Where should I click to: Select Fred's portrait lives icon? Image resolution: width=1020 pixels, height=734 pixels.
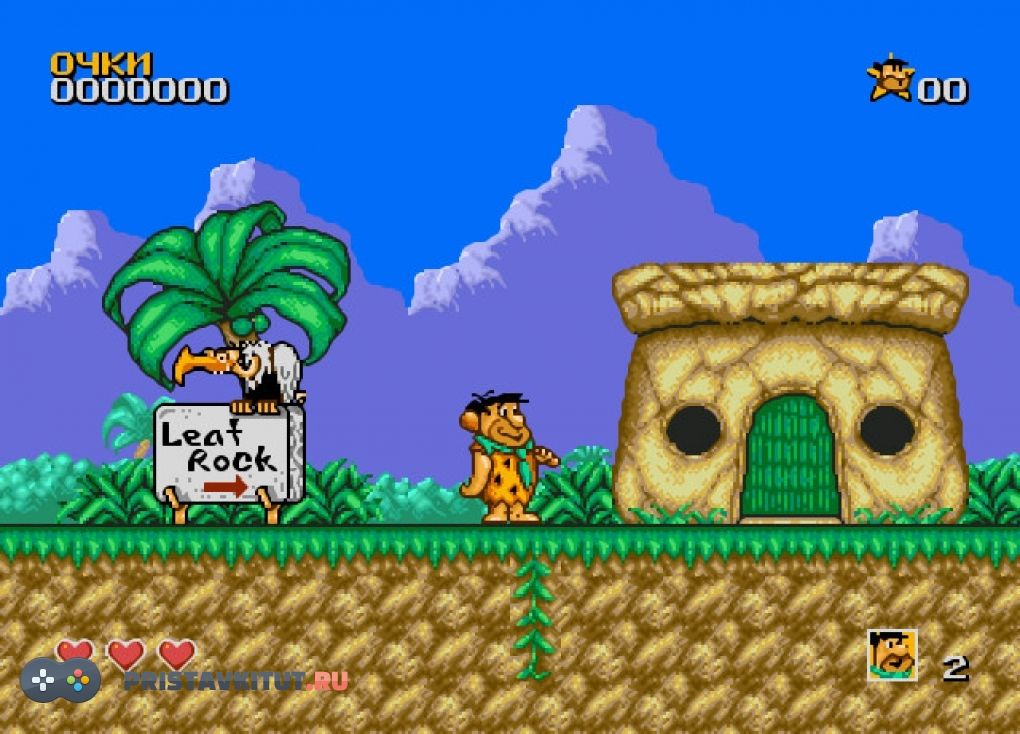[892, 656]
